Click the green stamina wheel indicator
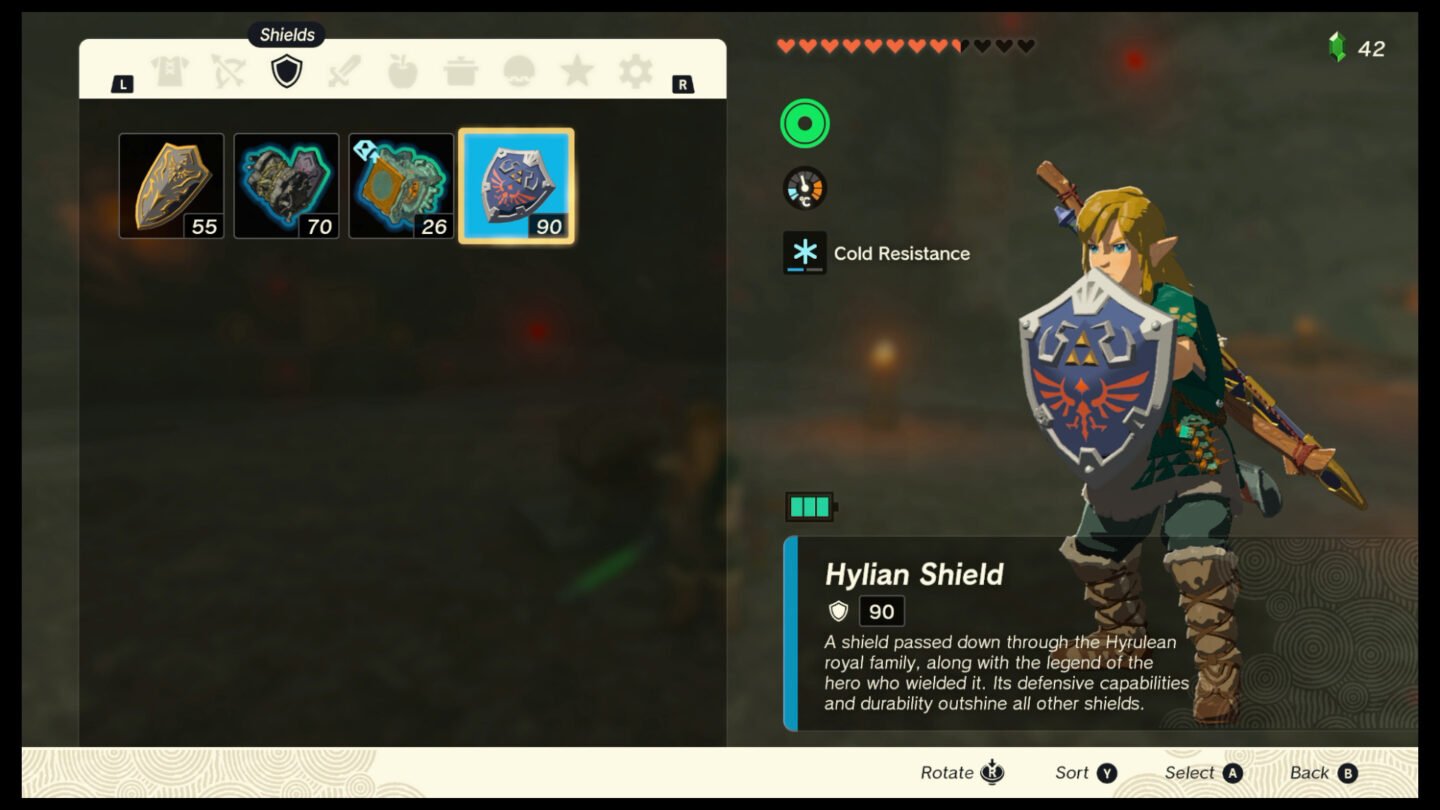The image size is (1440, 810). [x=803, y=124]
